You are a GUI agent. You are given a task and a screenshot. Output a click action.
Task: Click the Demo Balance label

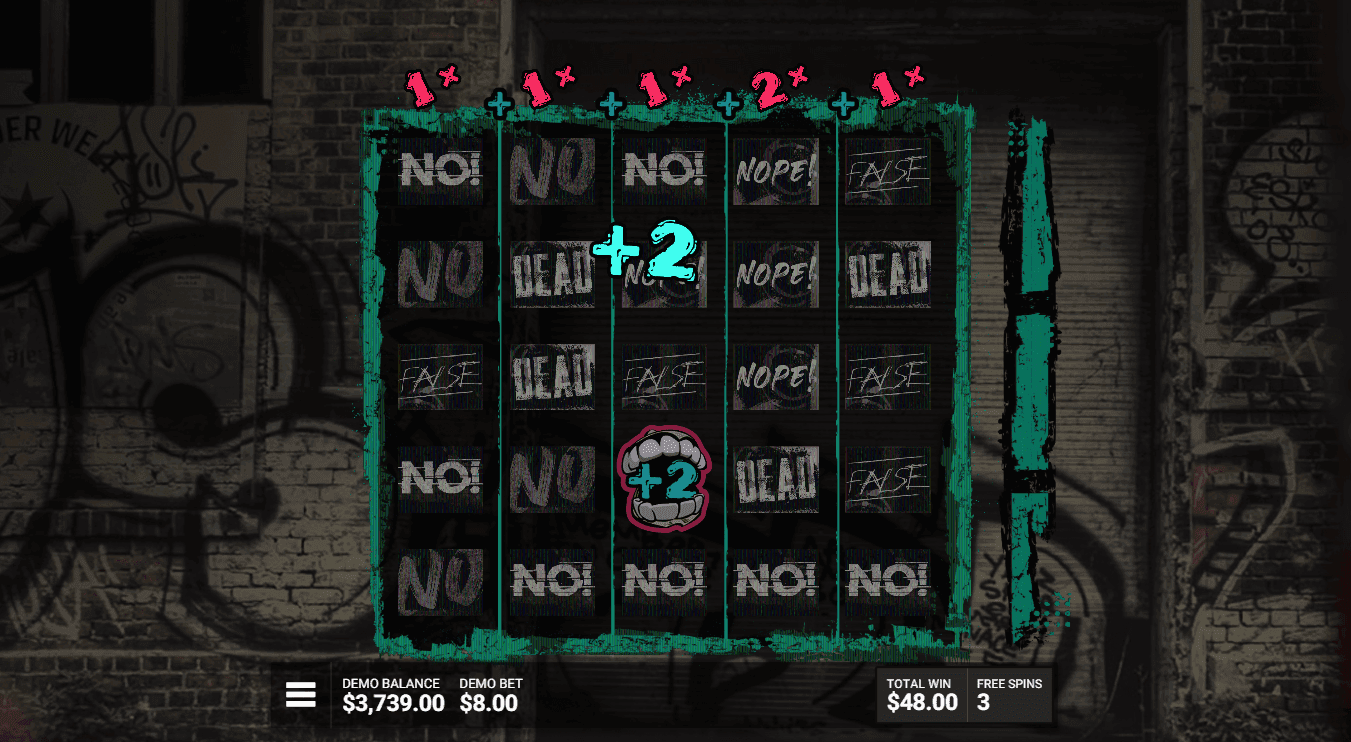click(x=389, y=683)
